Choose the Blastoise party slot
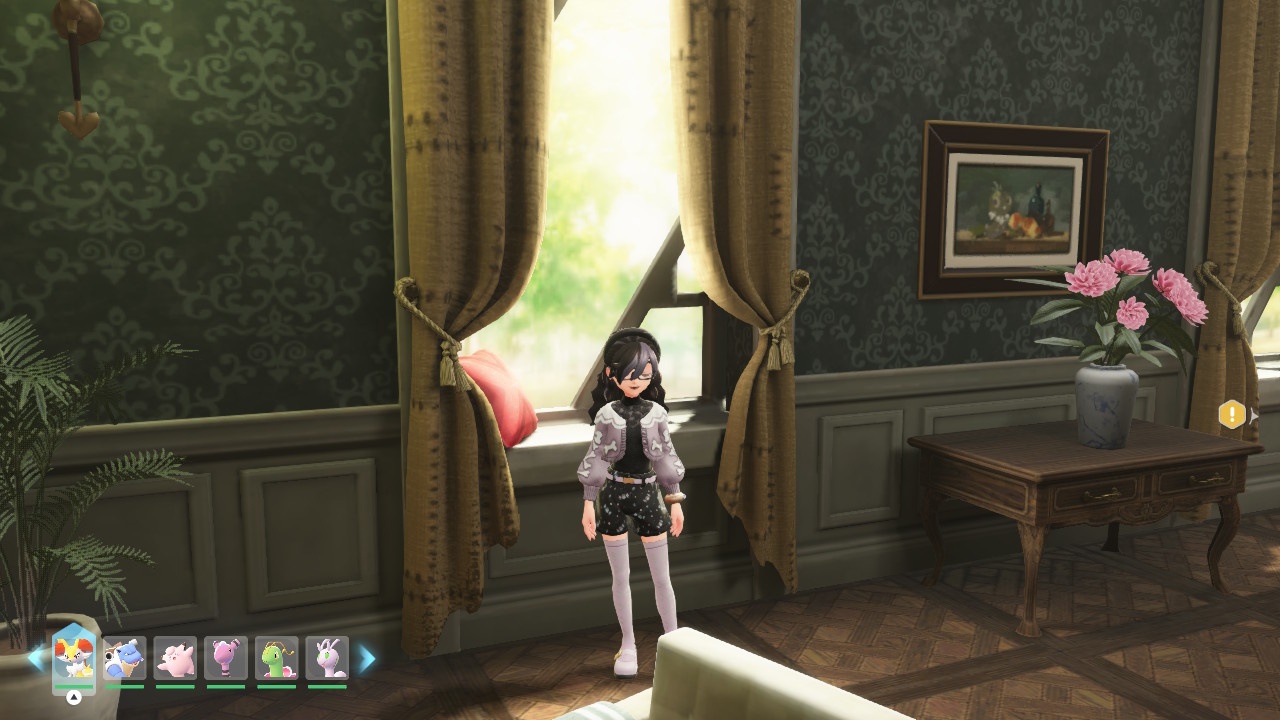 [125, 659]
